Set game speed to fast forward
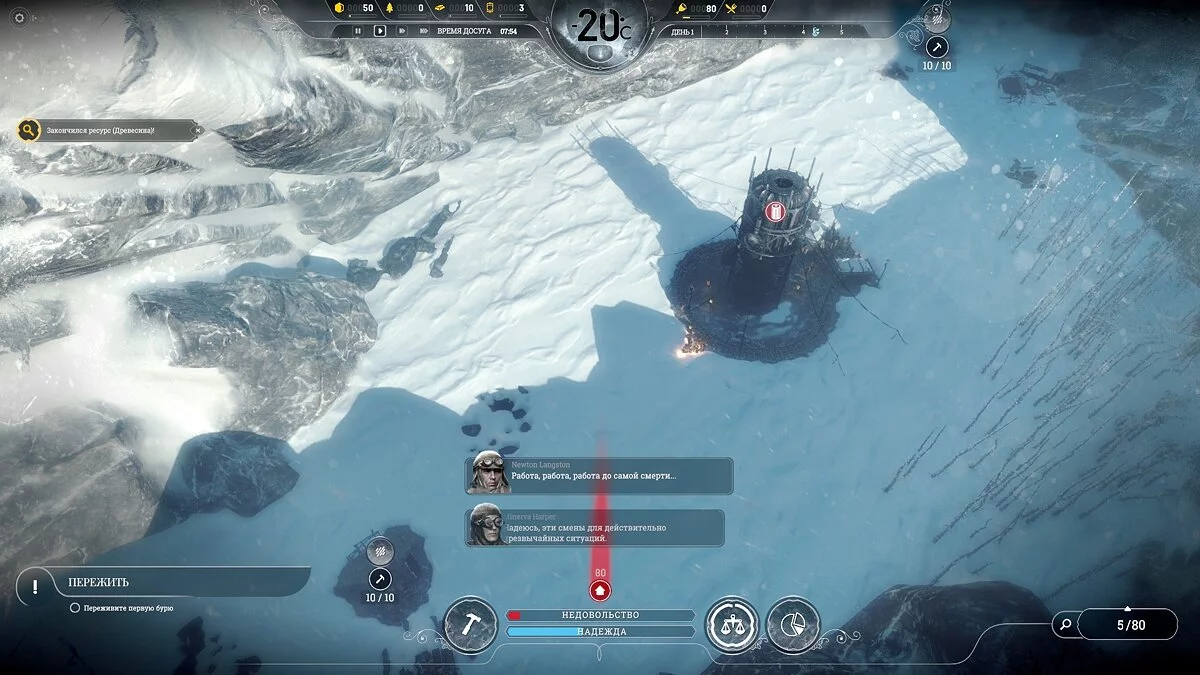 [402, 31]
